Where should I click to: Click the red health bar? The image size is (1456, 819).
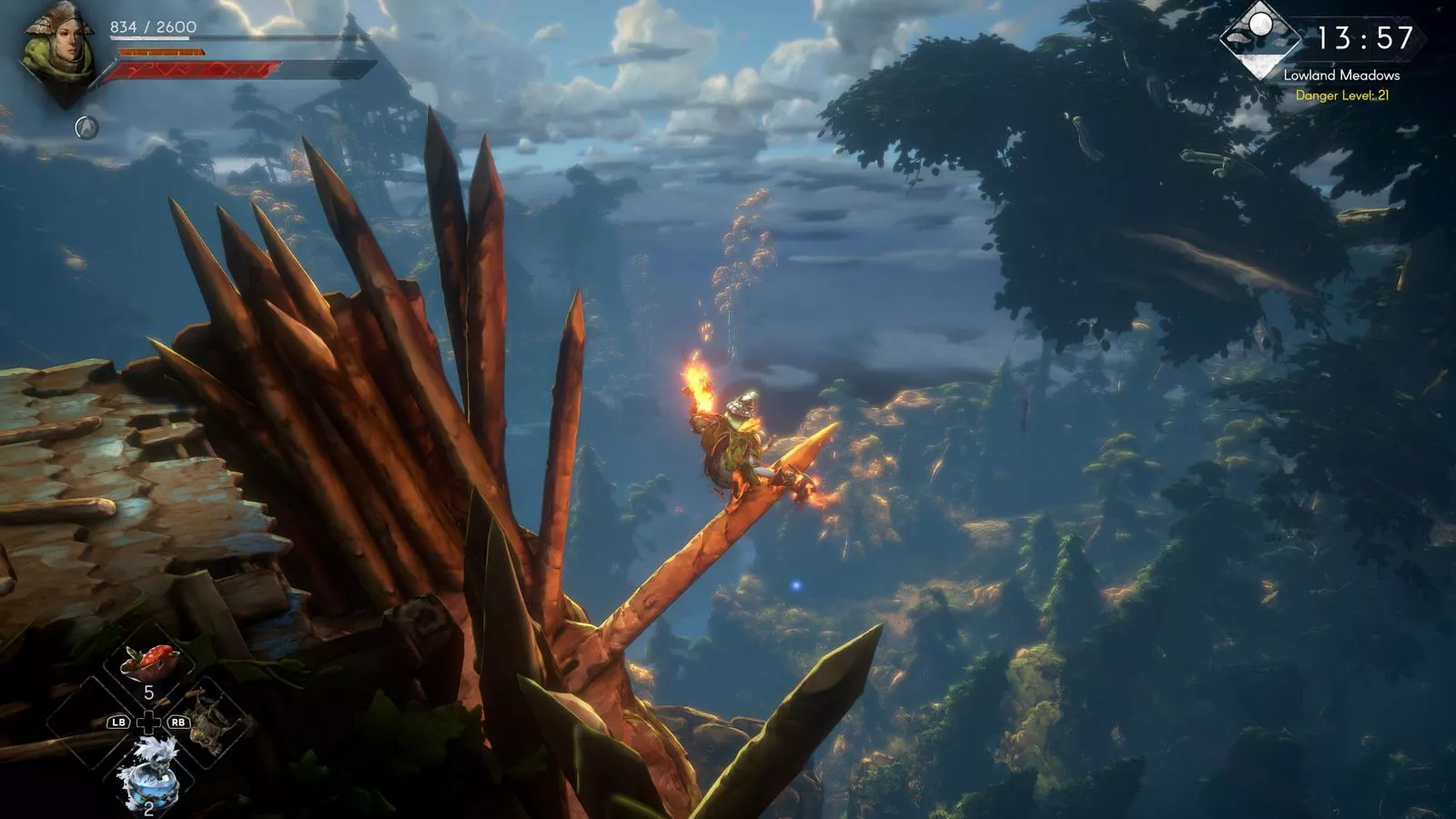pos(193,68)
